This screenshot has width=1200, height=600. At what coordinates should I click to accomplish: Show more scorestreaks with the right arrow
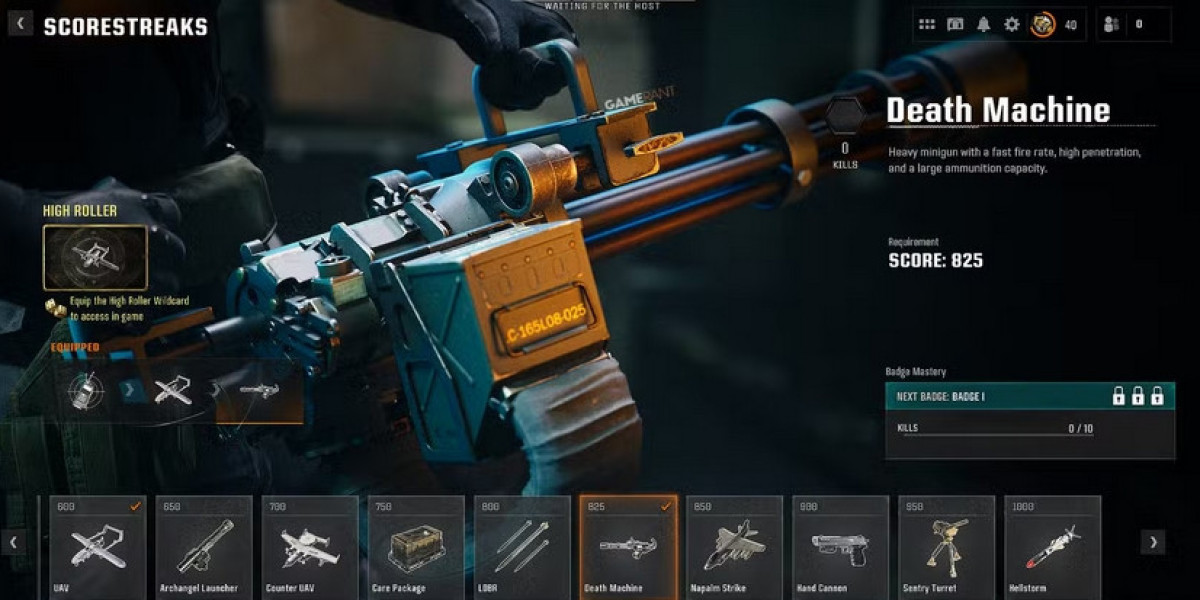(1153, 542)
